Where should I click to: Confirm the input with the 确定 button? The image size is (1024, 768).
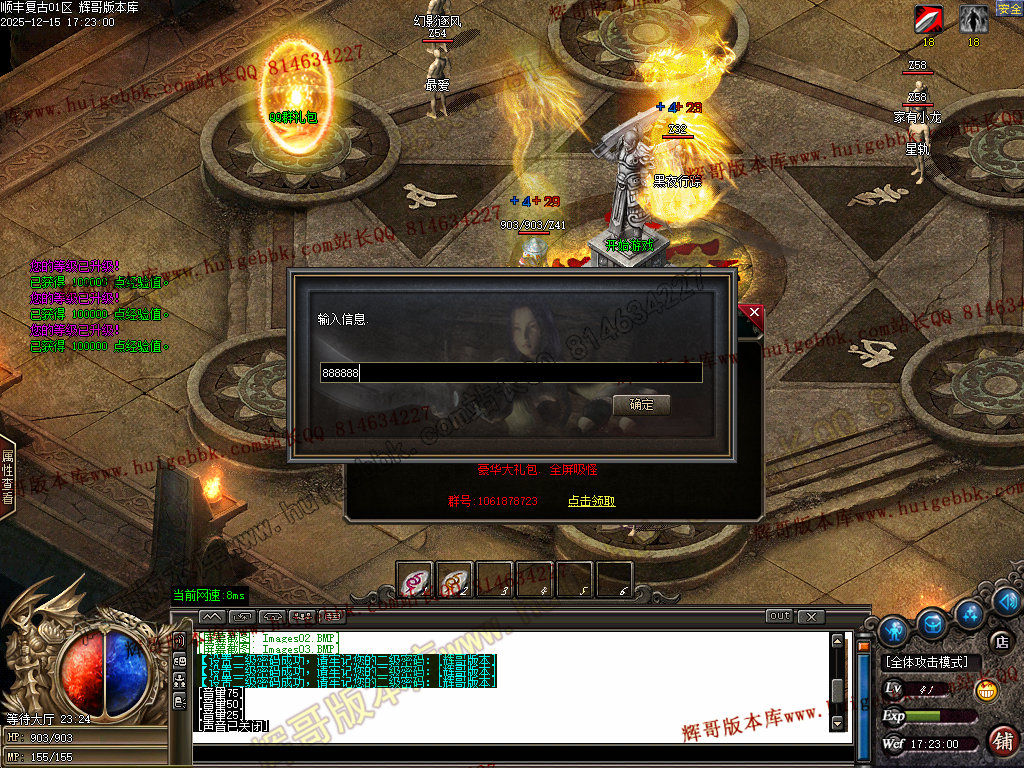point(641,405)
